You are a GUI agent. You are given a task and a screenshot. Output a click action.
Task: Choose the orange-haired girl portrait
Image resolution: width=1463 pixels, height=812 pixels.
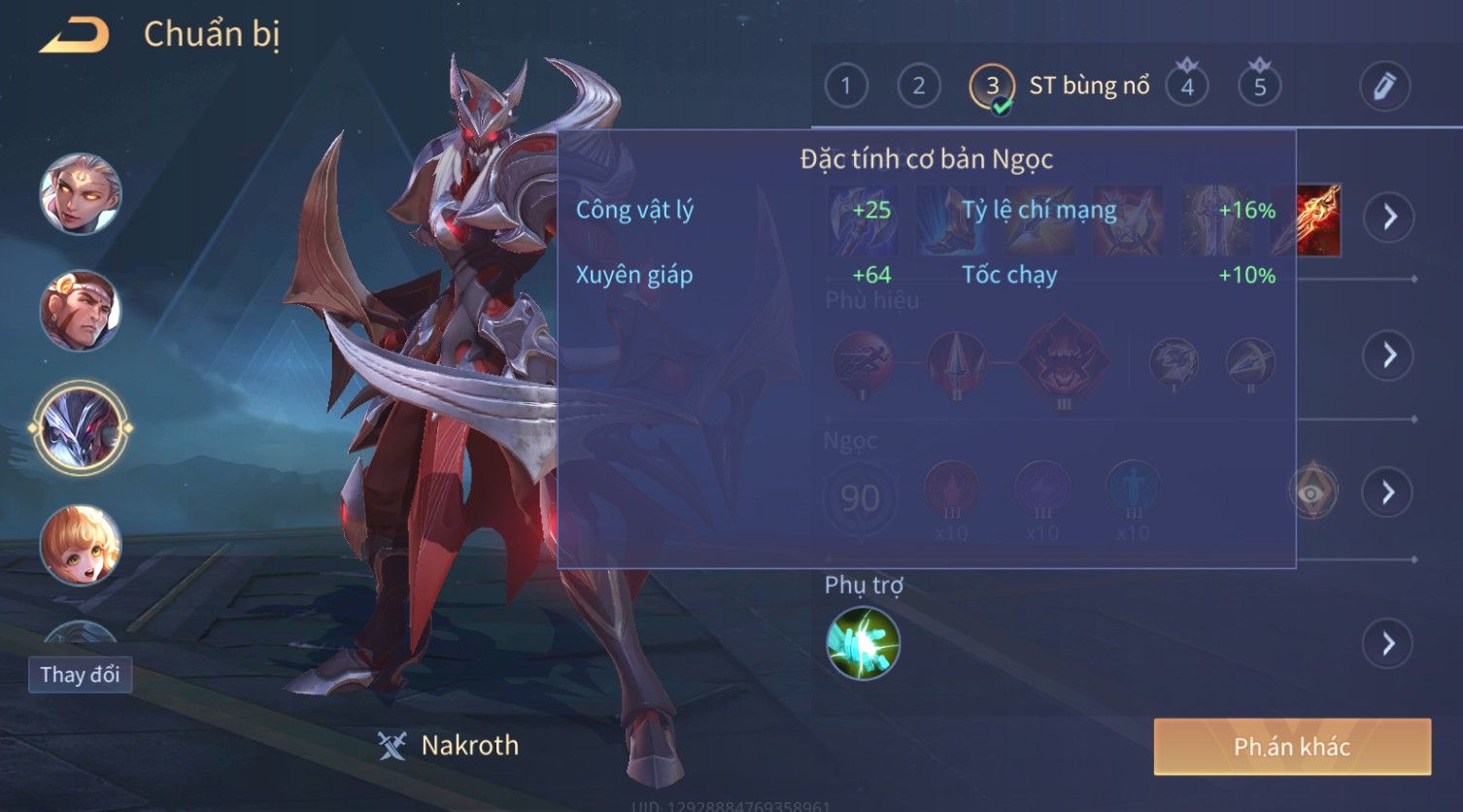tap(81, 544)
